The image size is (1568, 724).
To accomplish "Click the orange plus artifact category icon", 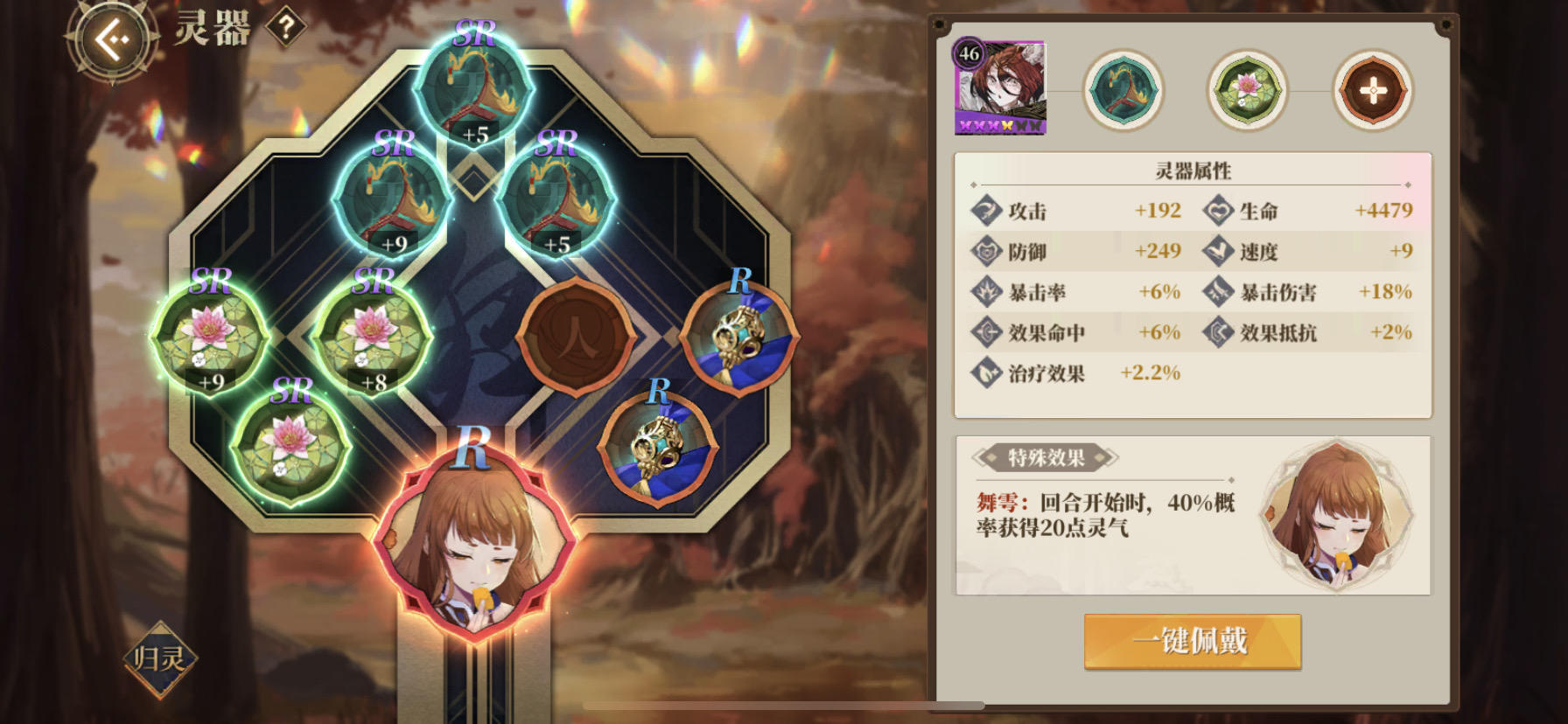I will pos(1372,90).
